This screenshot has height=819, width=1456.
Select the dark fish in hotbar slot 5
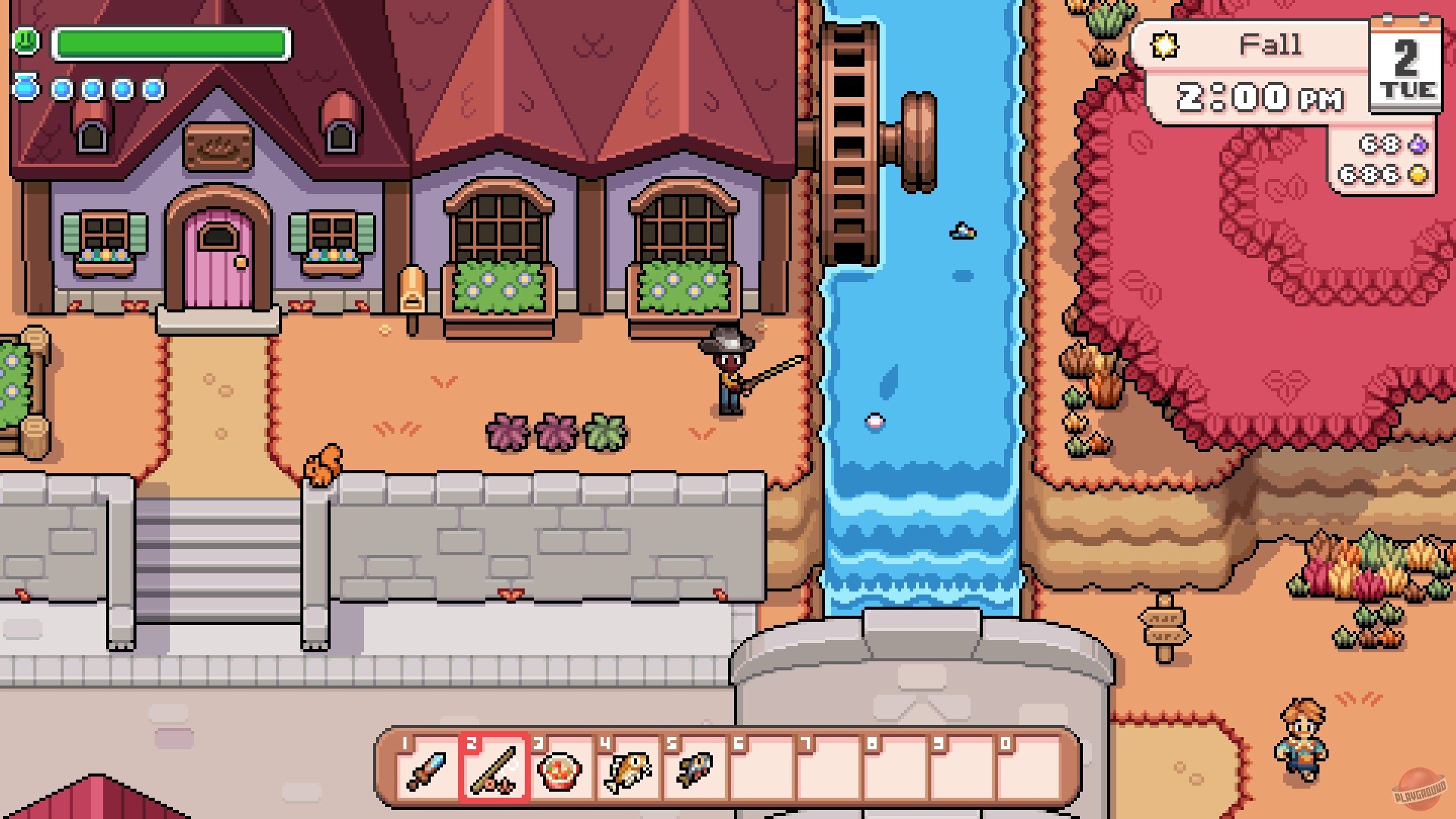click(693, 771)
